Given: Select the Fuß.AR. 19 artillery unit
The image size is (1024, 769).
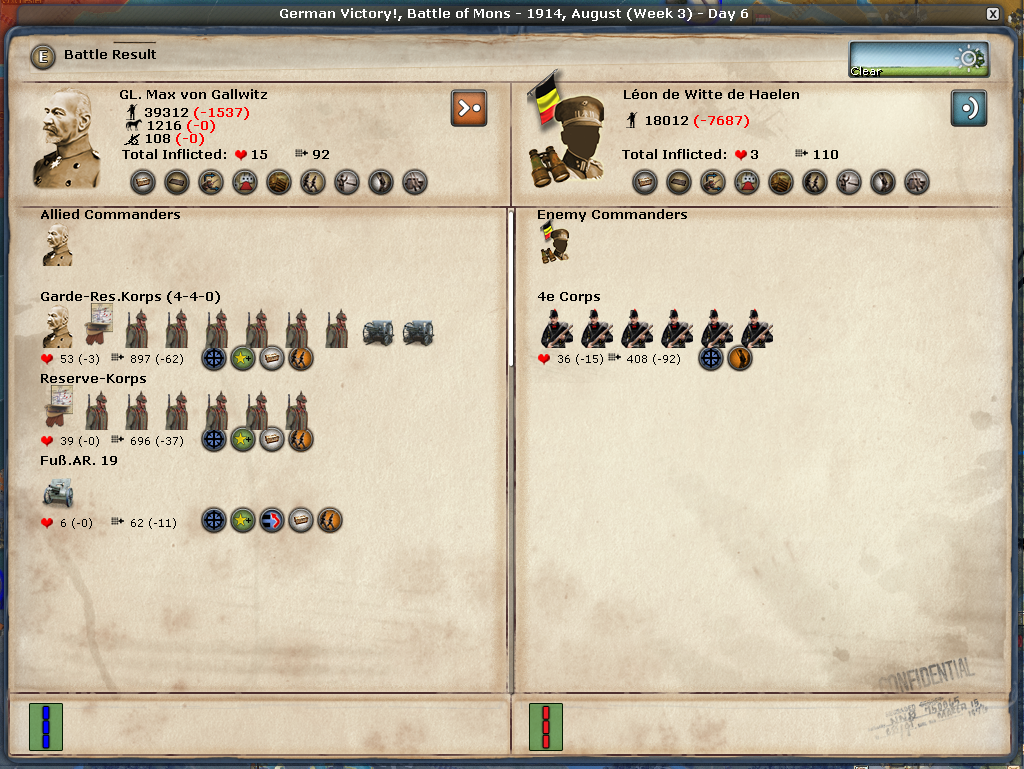Looking at the screenshot, I should tap(57, 492).
